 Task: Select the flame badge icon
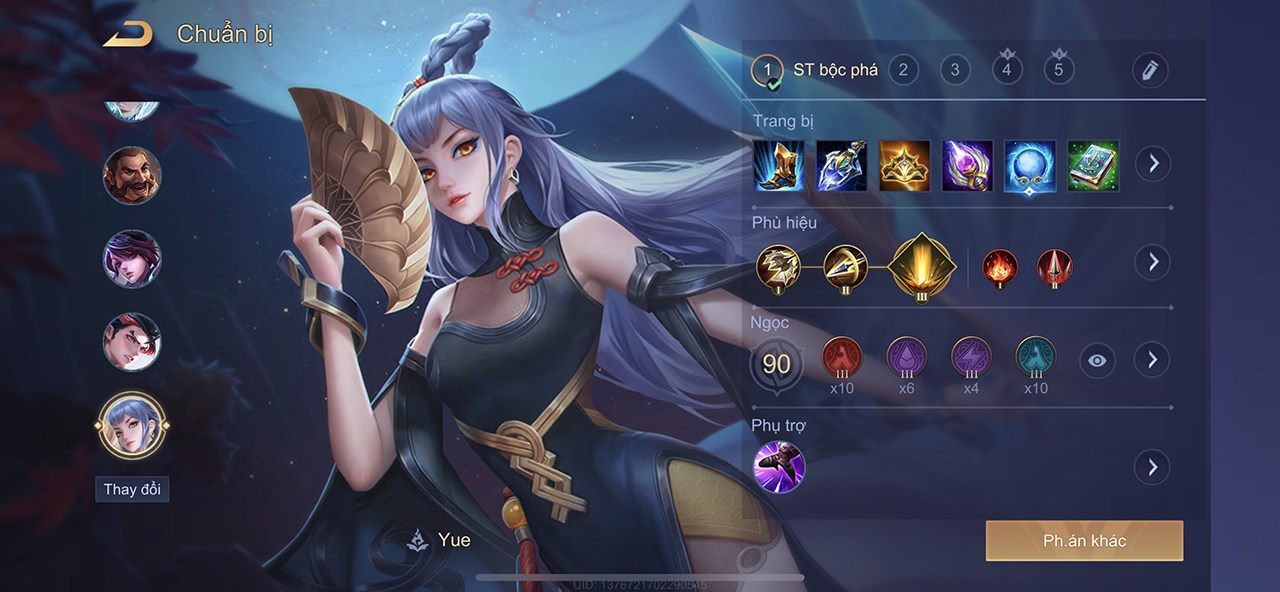pos(1000,265)
